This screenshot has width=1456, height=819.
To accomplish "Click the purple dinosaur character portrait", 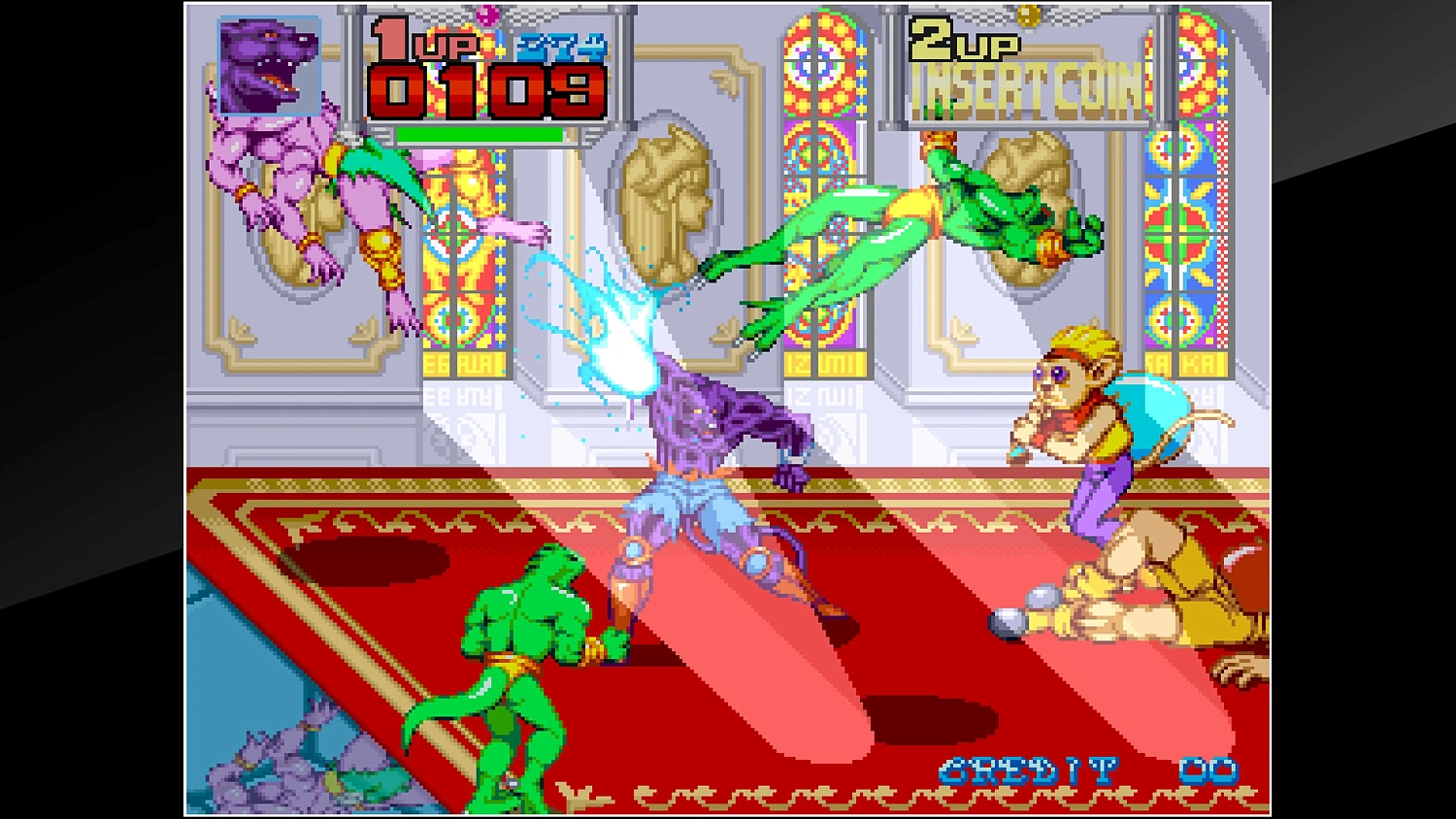I will pos(269,64).
